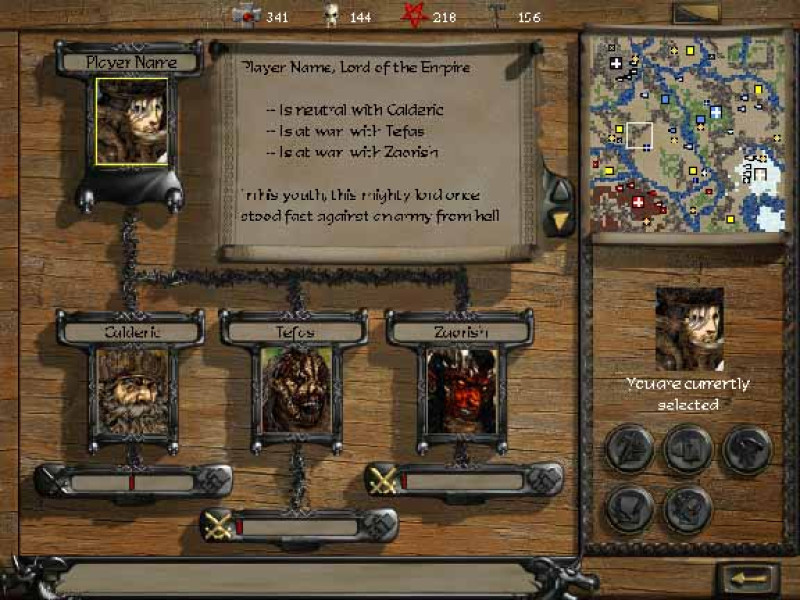
Task: Select the Player Name lord portrait
Action: pyautogui.click(x=131, y=121)
